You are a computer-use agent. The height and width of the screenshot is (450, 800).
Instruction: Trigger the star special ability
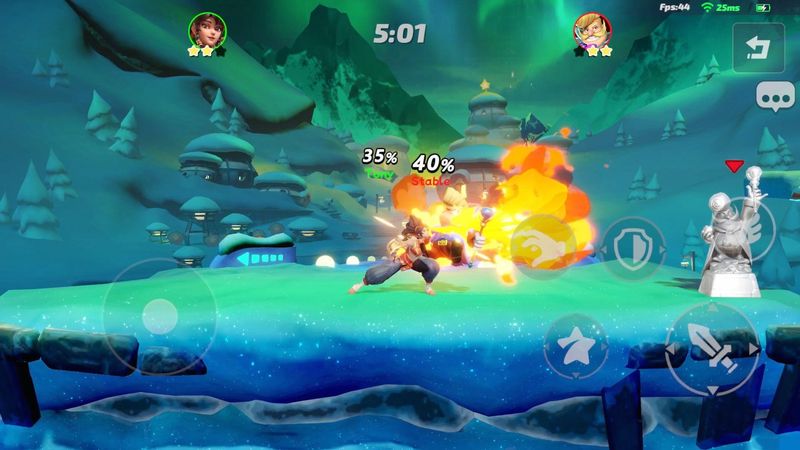point(575,346)
